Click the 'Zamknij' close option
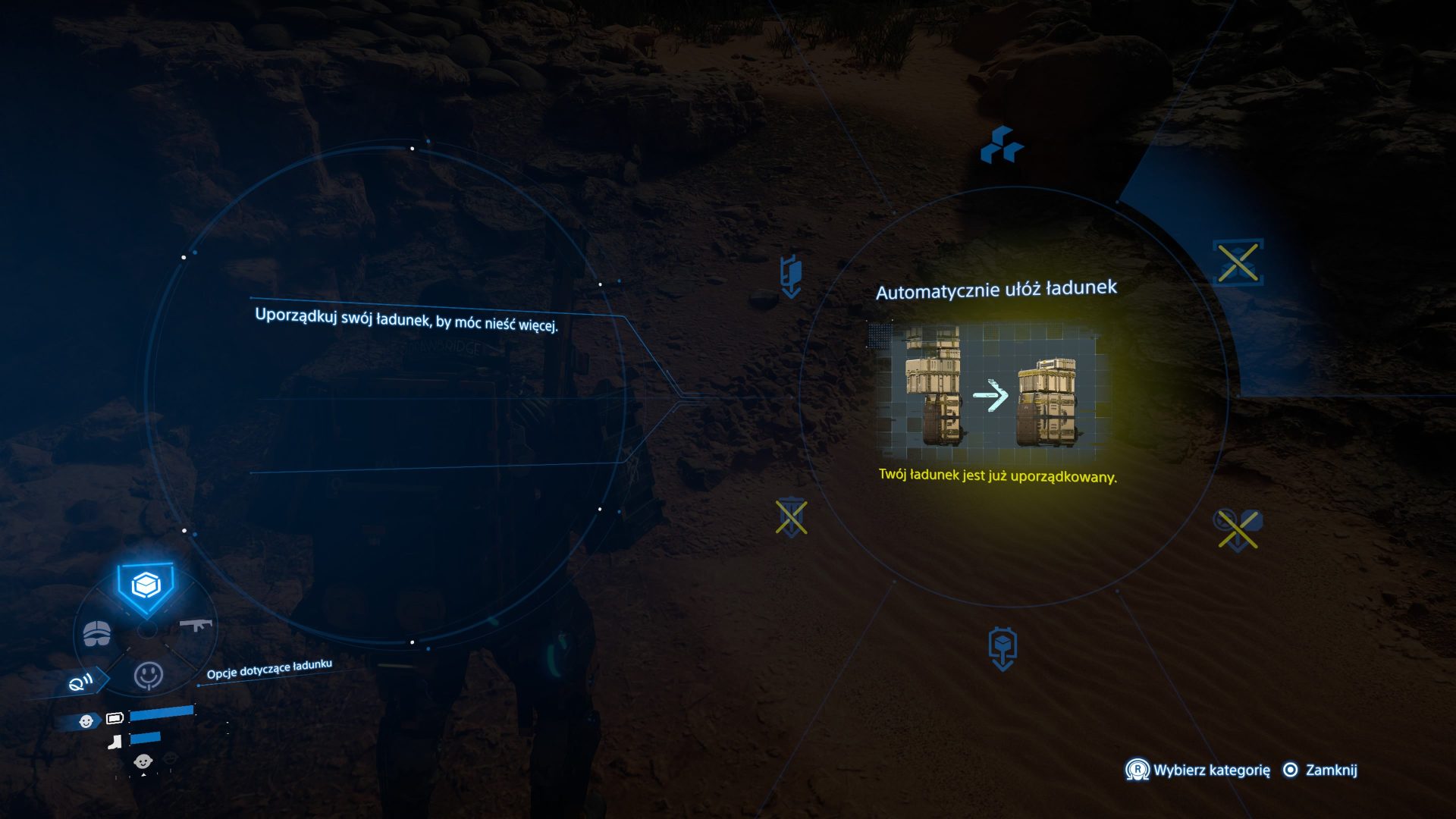Screen dimensions: 1456x819 coord(1330,770)
